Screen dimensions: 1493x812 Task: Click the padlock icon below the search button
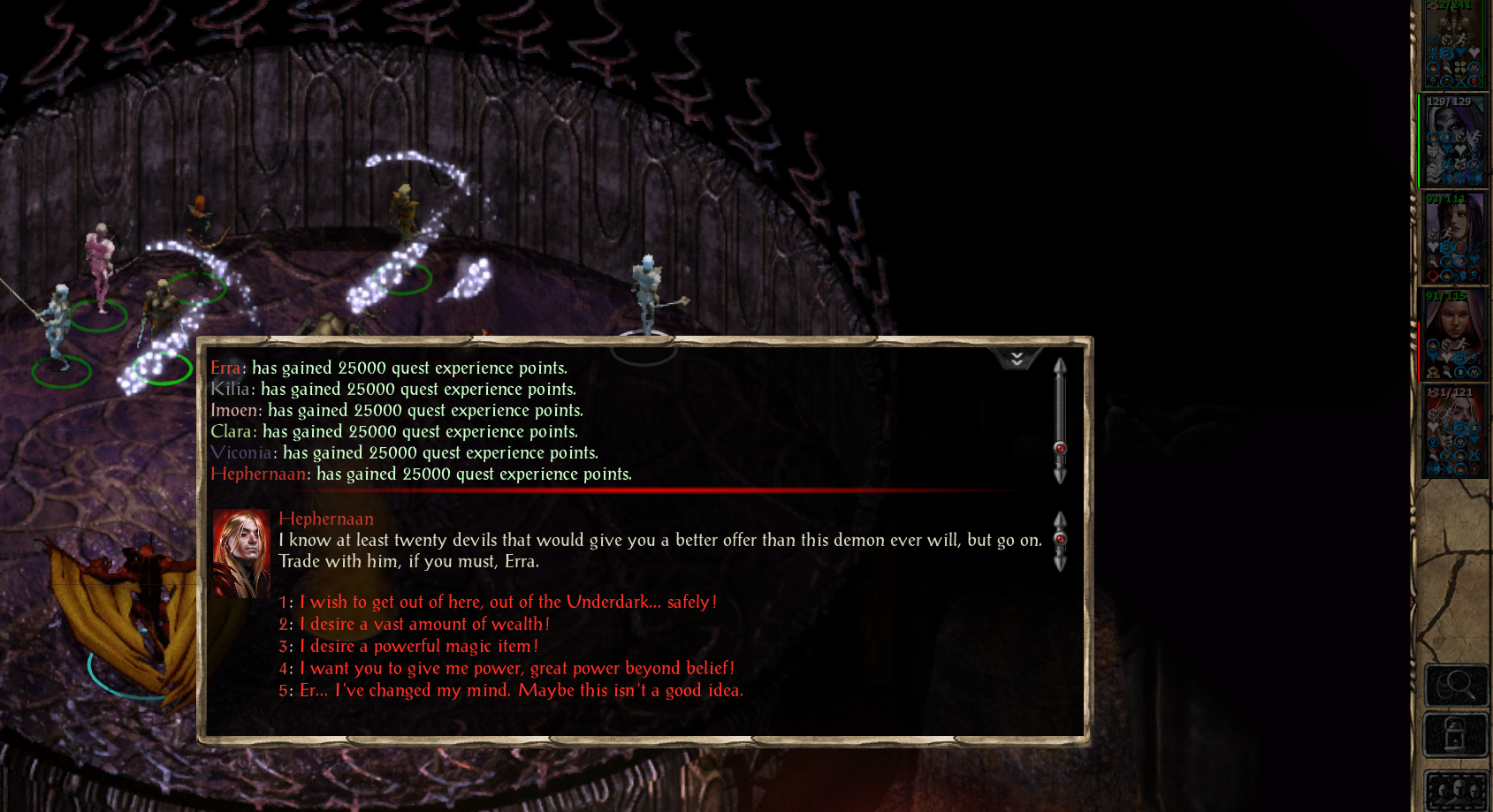coord(1455,734)
